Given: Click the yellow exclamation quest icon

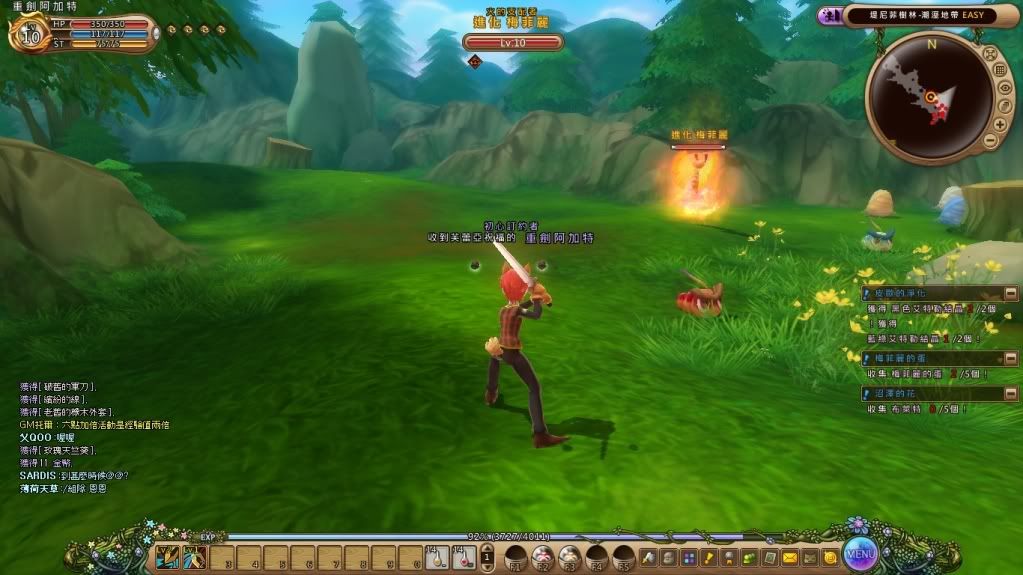Looking at the screenshot, I should pyautogui.click(x=709, y=557).
